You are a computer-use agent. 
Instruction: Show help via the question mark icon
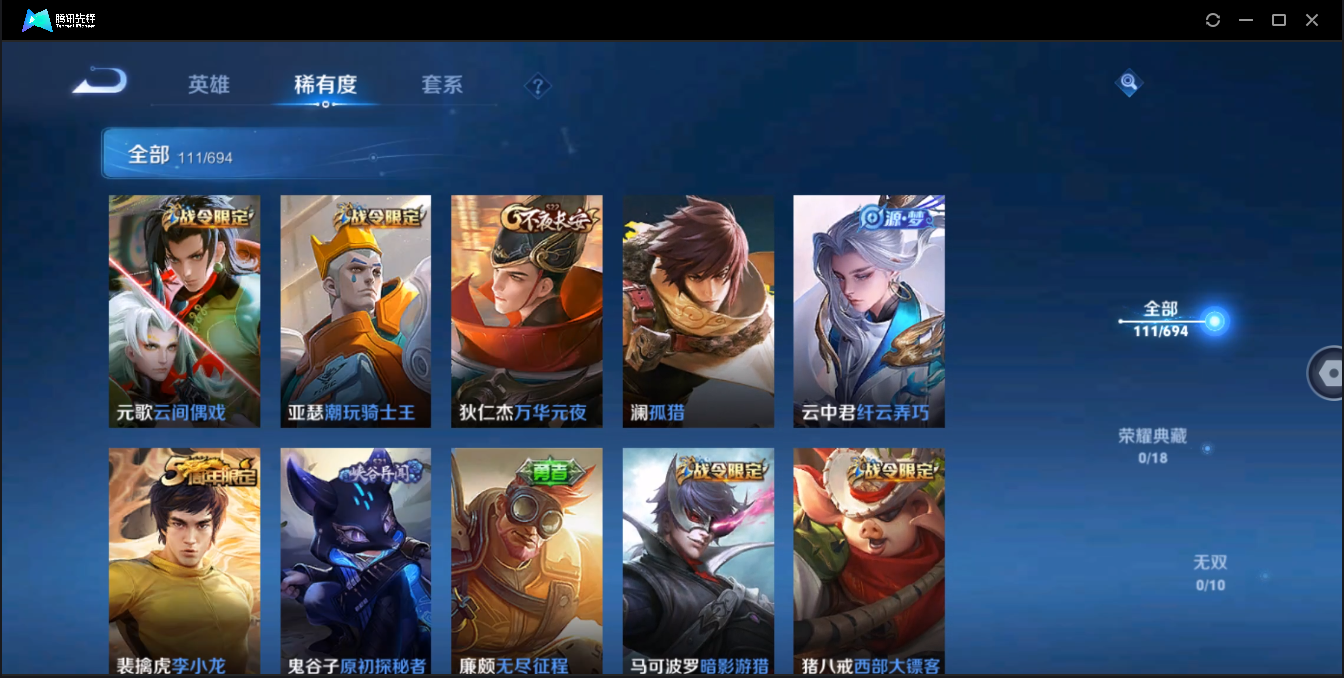tap(538, 86)
